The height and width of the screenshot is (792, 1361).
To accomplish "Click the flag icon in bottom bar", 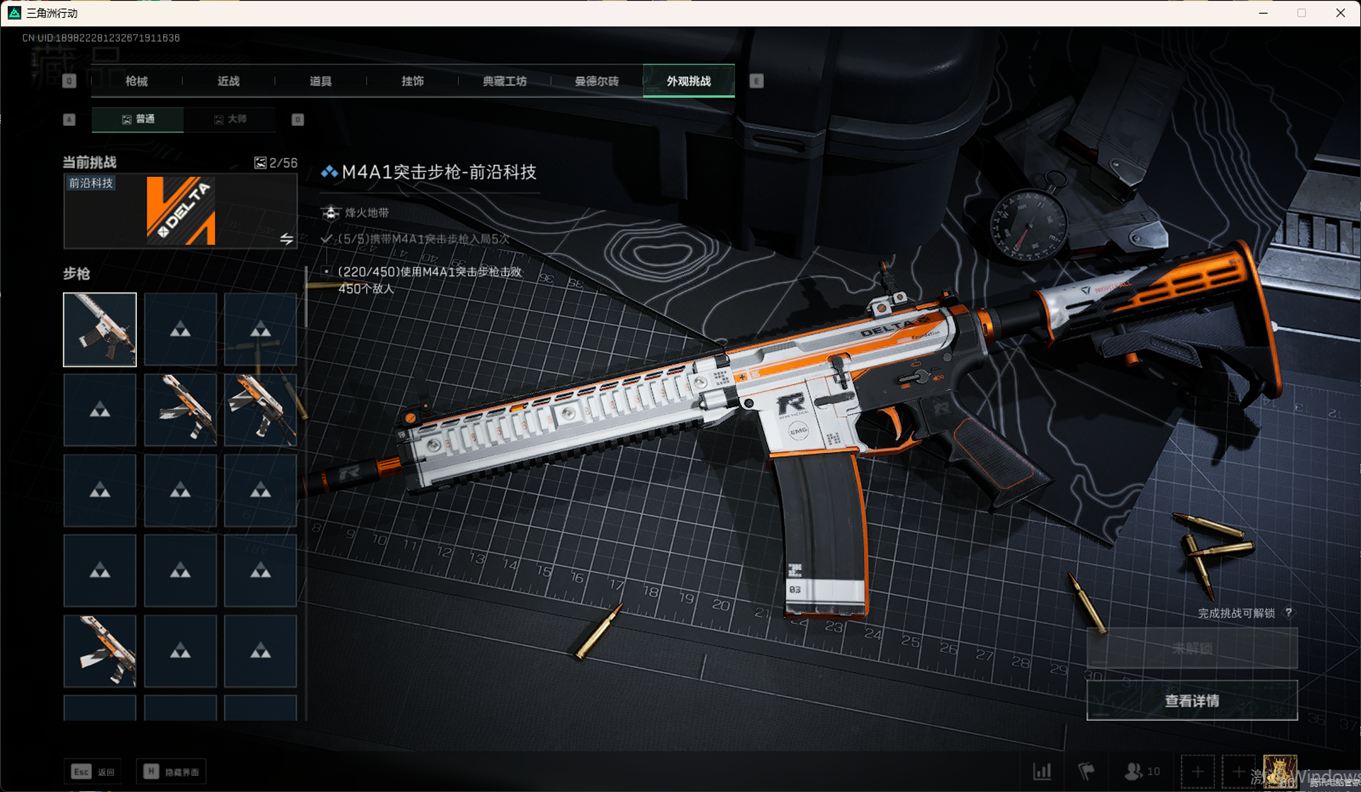I will click(x=1086, y=772).
